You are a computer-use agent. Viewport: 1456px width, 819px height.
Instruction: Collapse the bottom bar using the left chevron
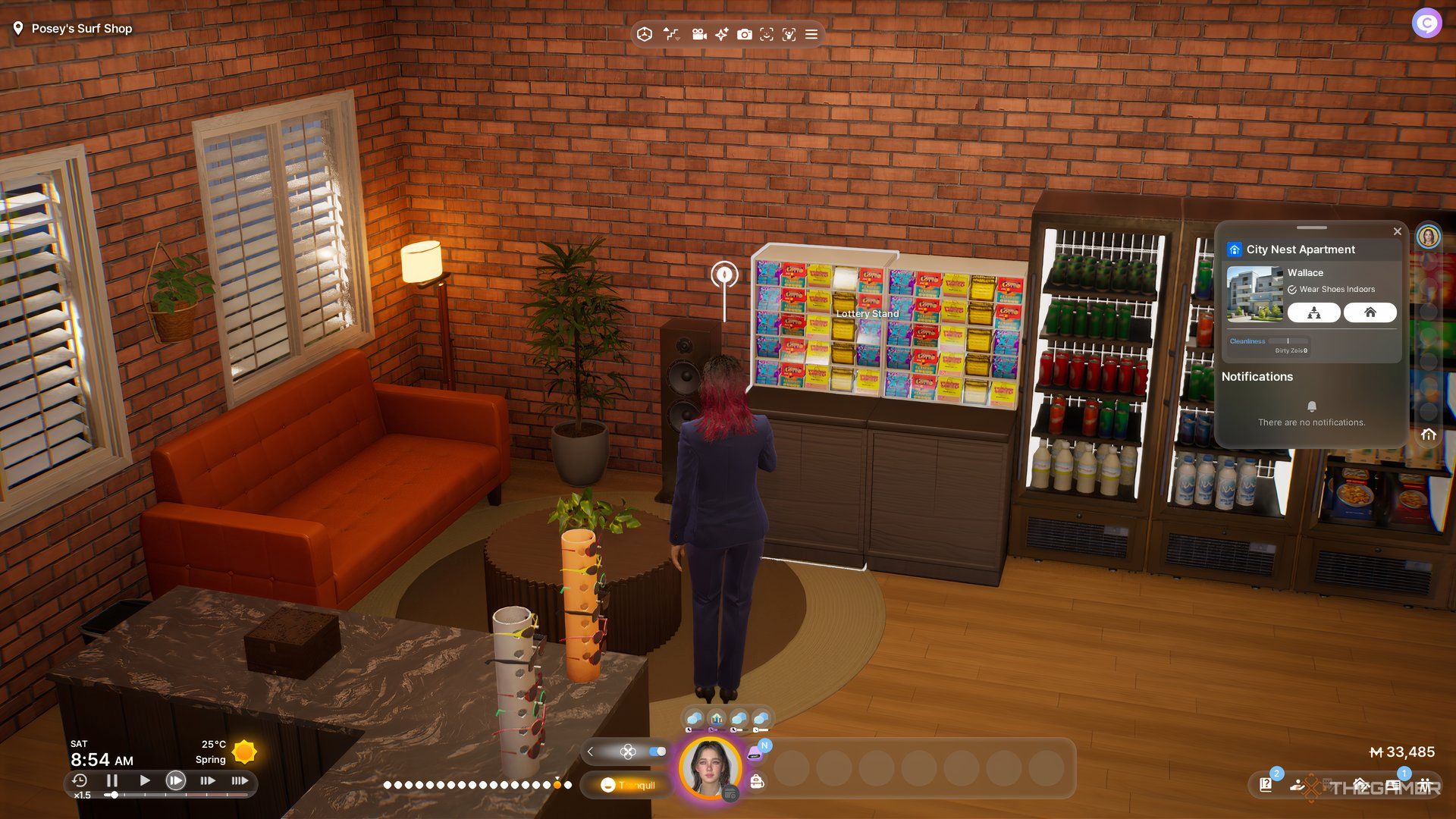pos(591,752)
